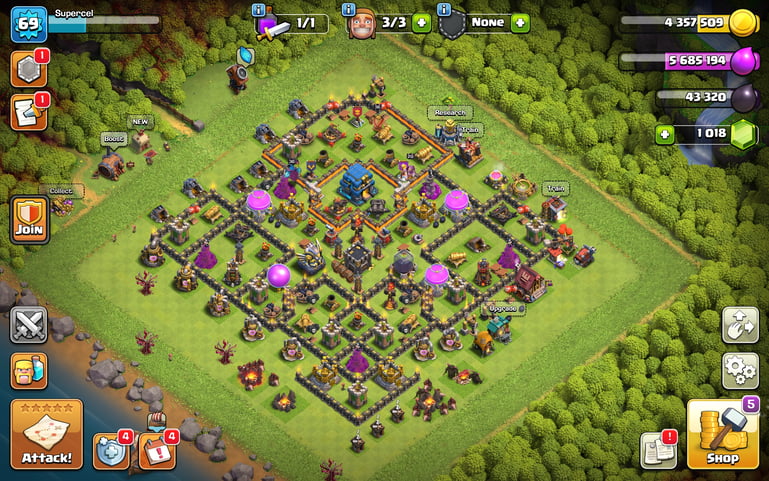Viewport: 769px width, 481px height.
Task: Show info for the 1/1 sword counter
Action: coord(259,10)
